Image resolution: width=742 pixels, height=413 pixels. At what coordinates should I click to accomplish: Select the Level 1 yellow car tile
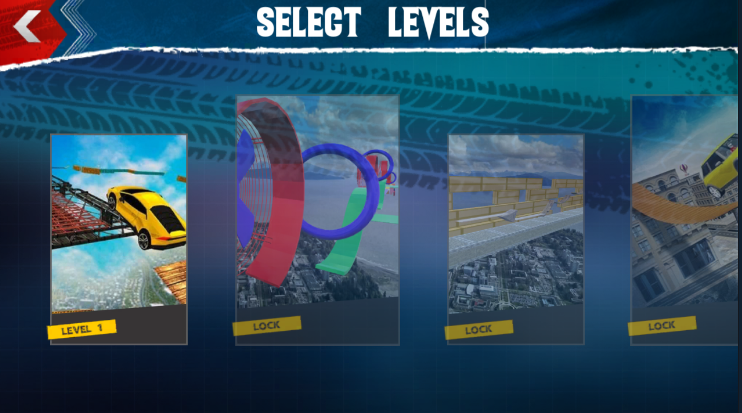point(118,238)
